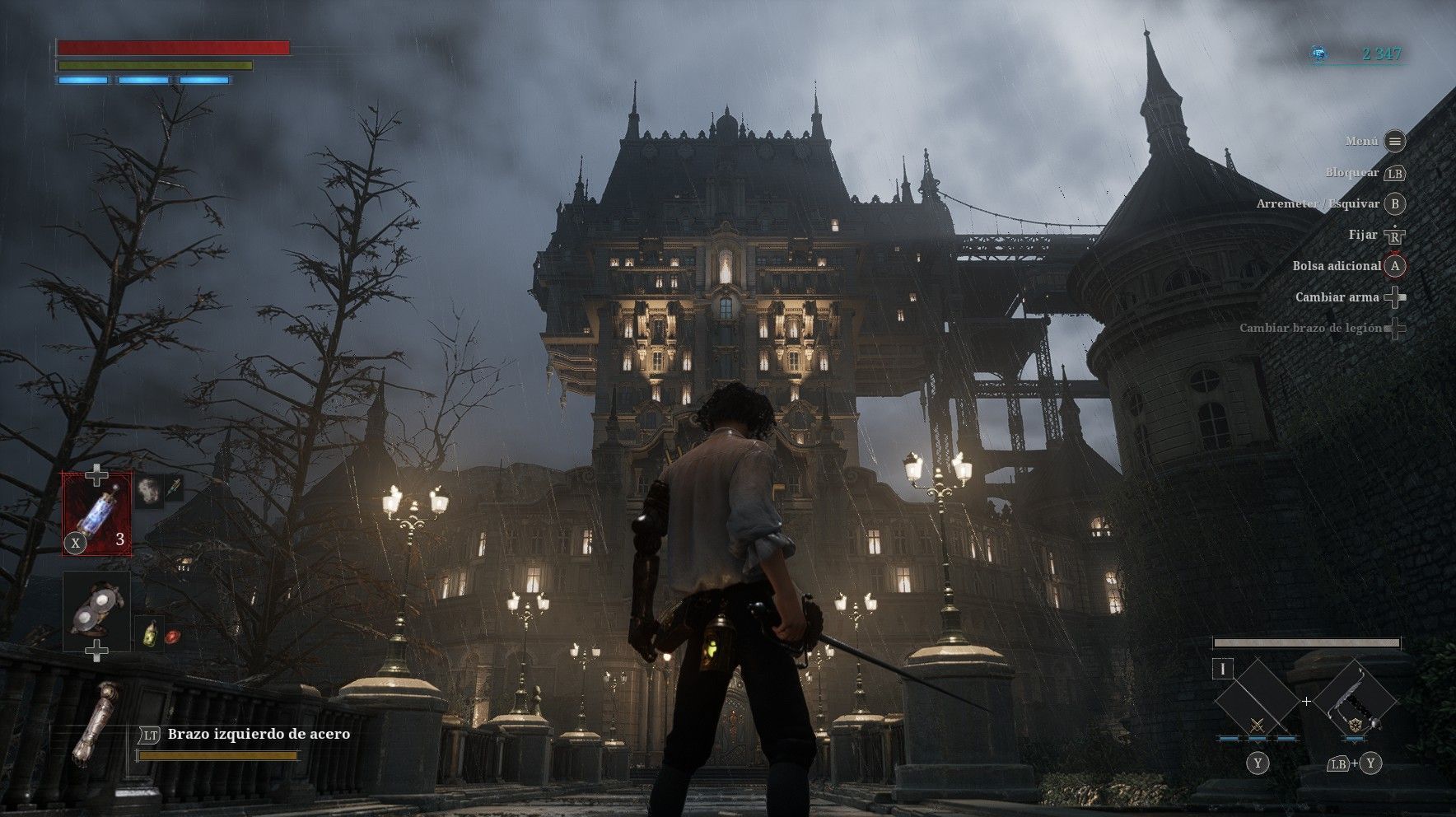Click the Ergo currency icon
This screenshot has height=817, width=1456.
(x=1319, y=54)
